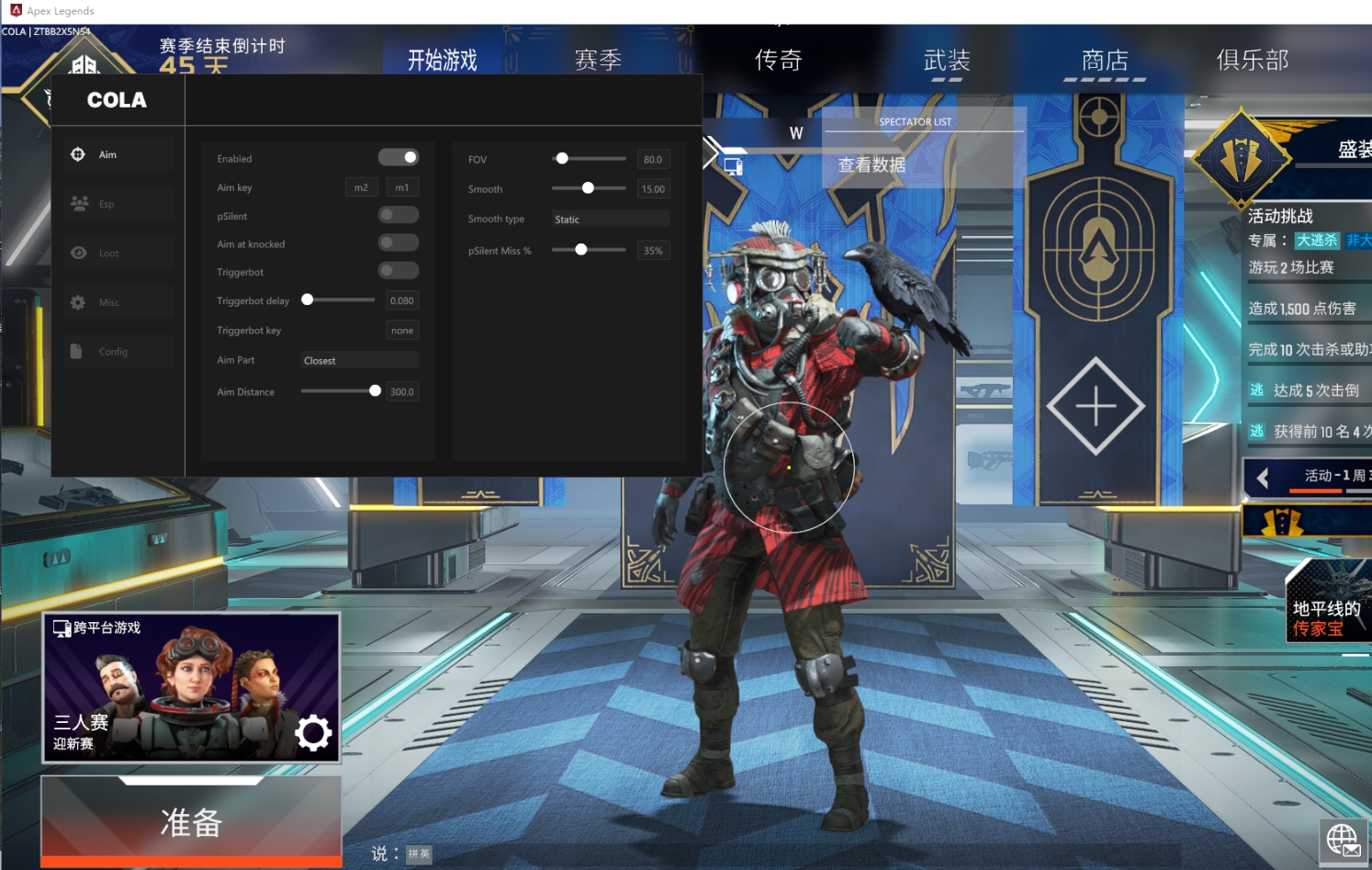The width and height of the screenshot is (1372, 870).
Task: Filter challenges by 大逃杀 mode
Action: pyautogui.click(x=1317, y=241)
